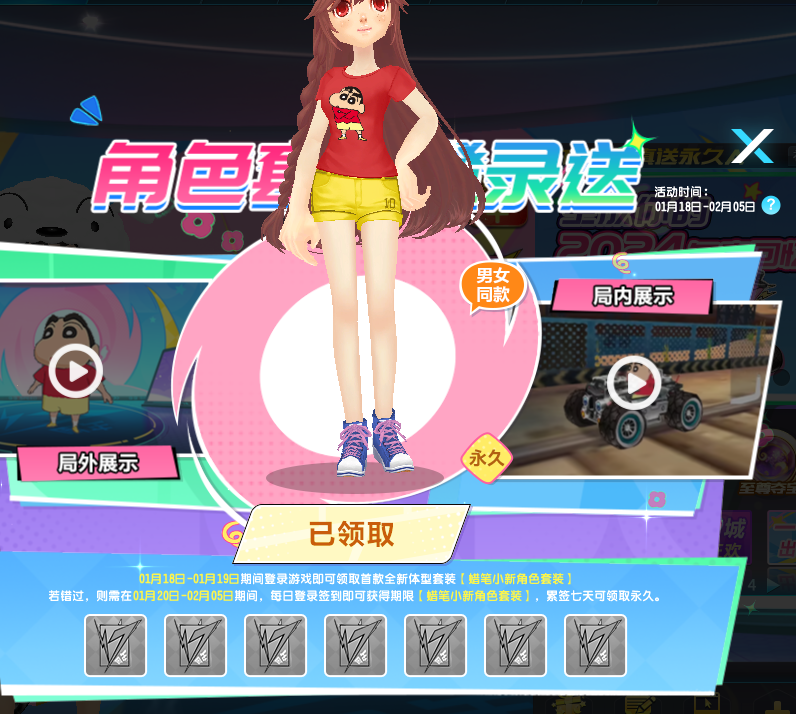
Task: Open the activity time help question mark
Action: coord(770,205)
